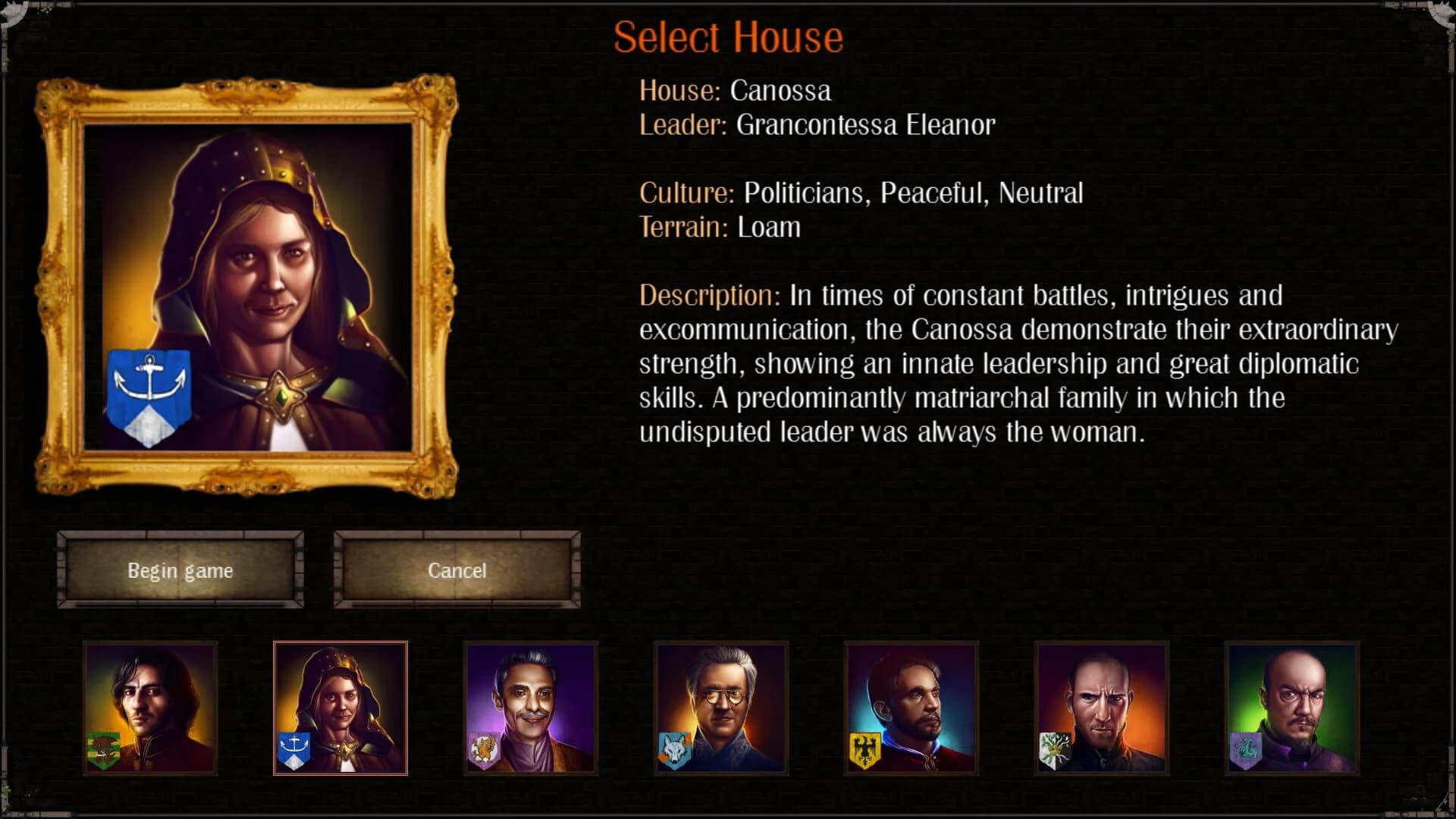
Task: Click the House Canossa name text
Action: (x=780, y=91)
